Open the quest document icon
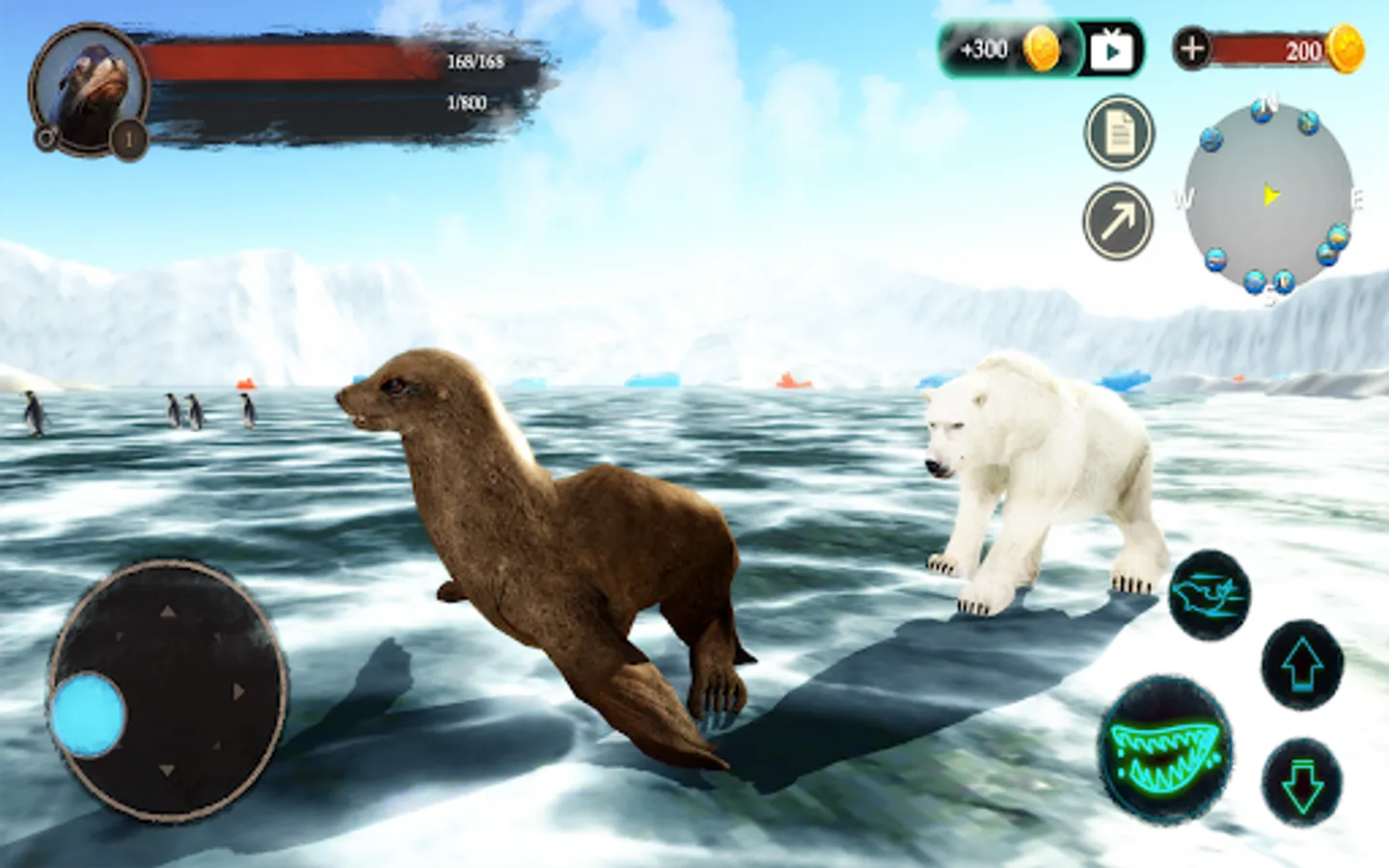1389x868 pixels. click(1119, 134)
